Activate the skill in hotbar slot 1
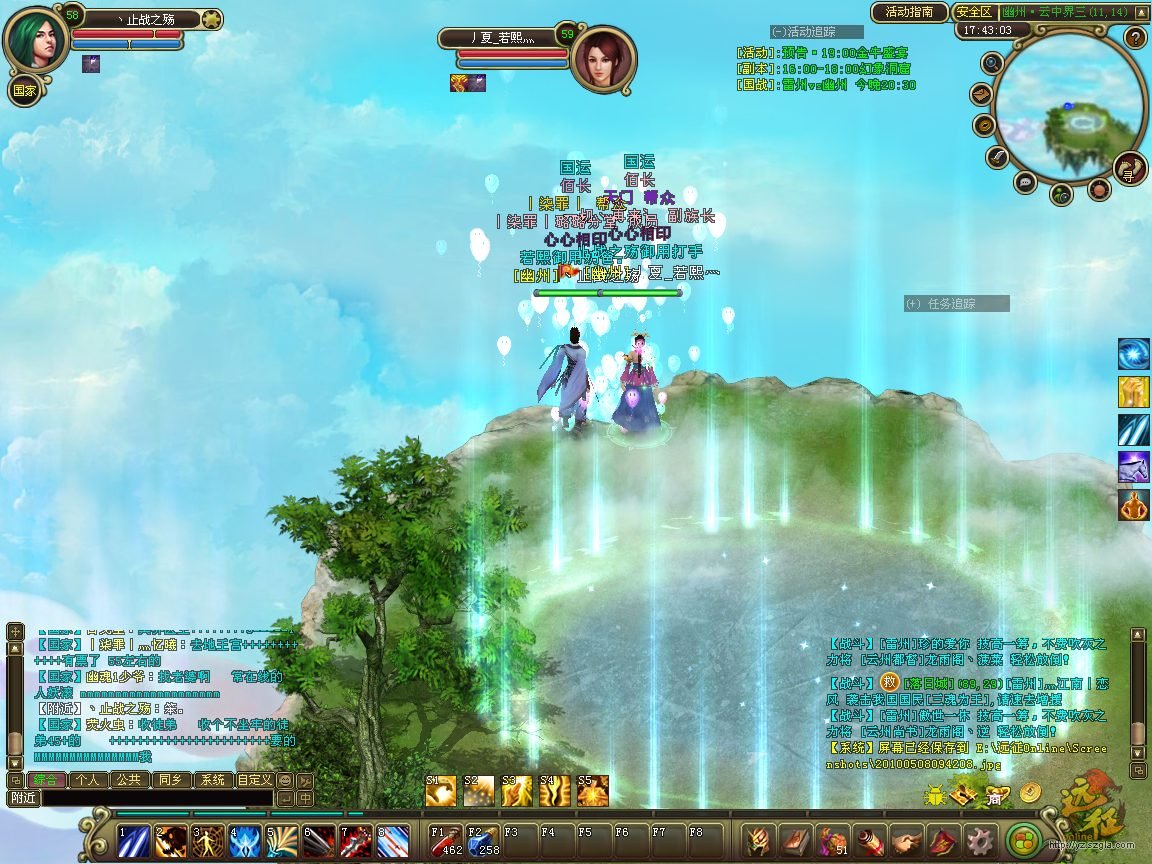1152x864 pixels. pos(133,842)
